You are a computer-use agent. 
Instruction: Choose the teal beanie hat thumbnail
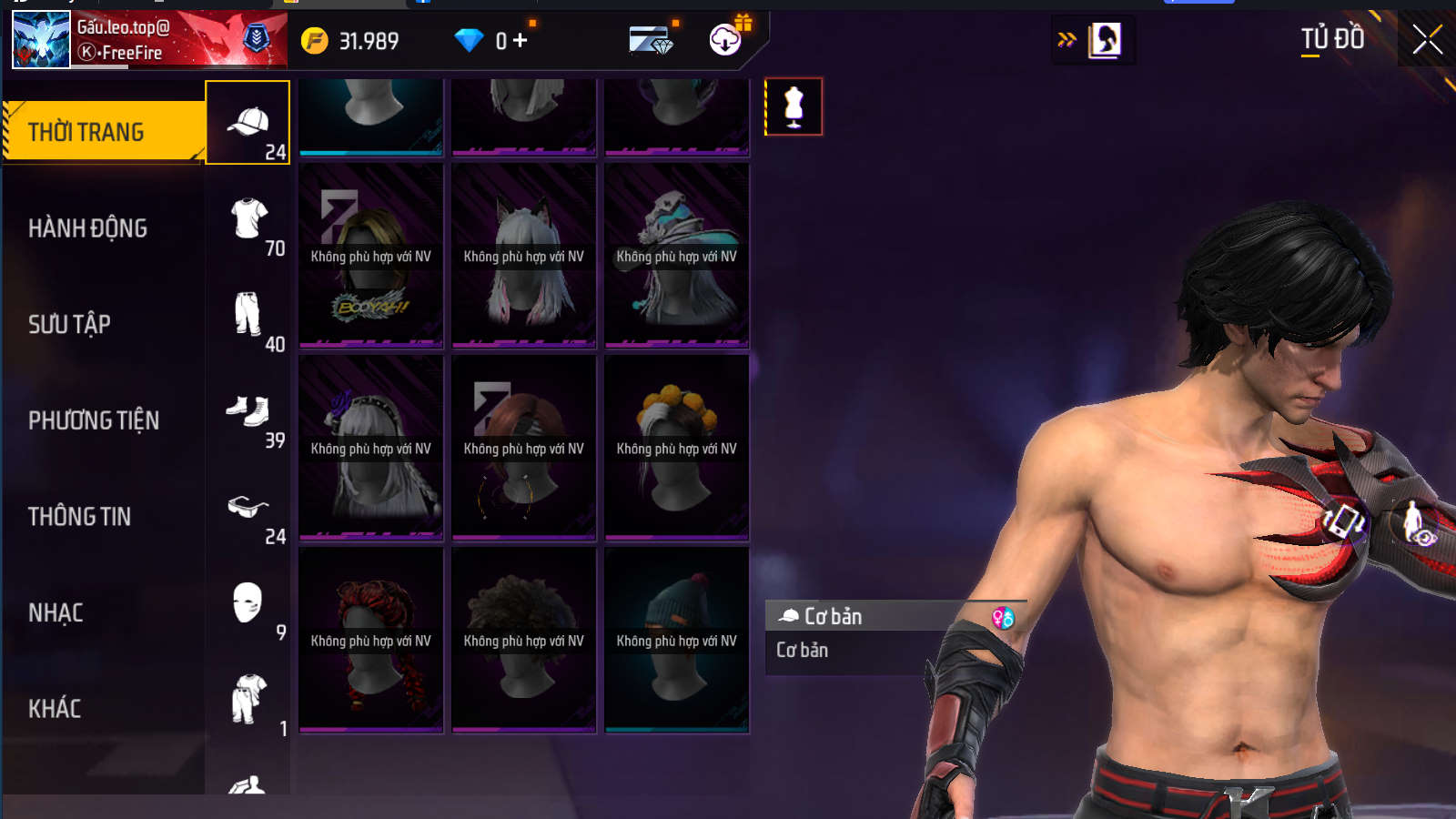click(677, 640)
